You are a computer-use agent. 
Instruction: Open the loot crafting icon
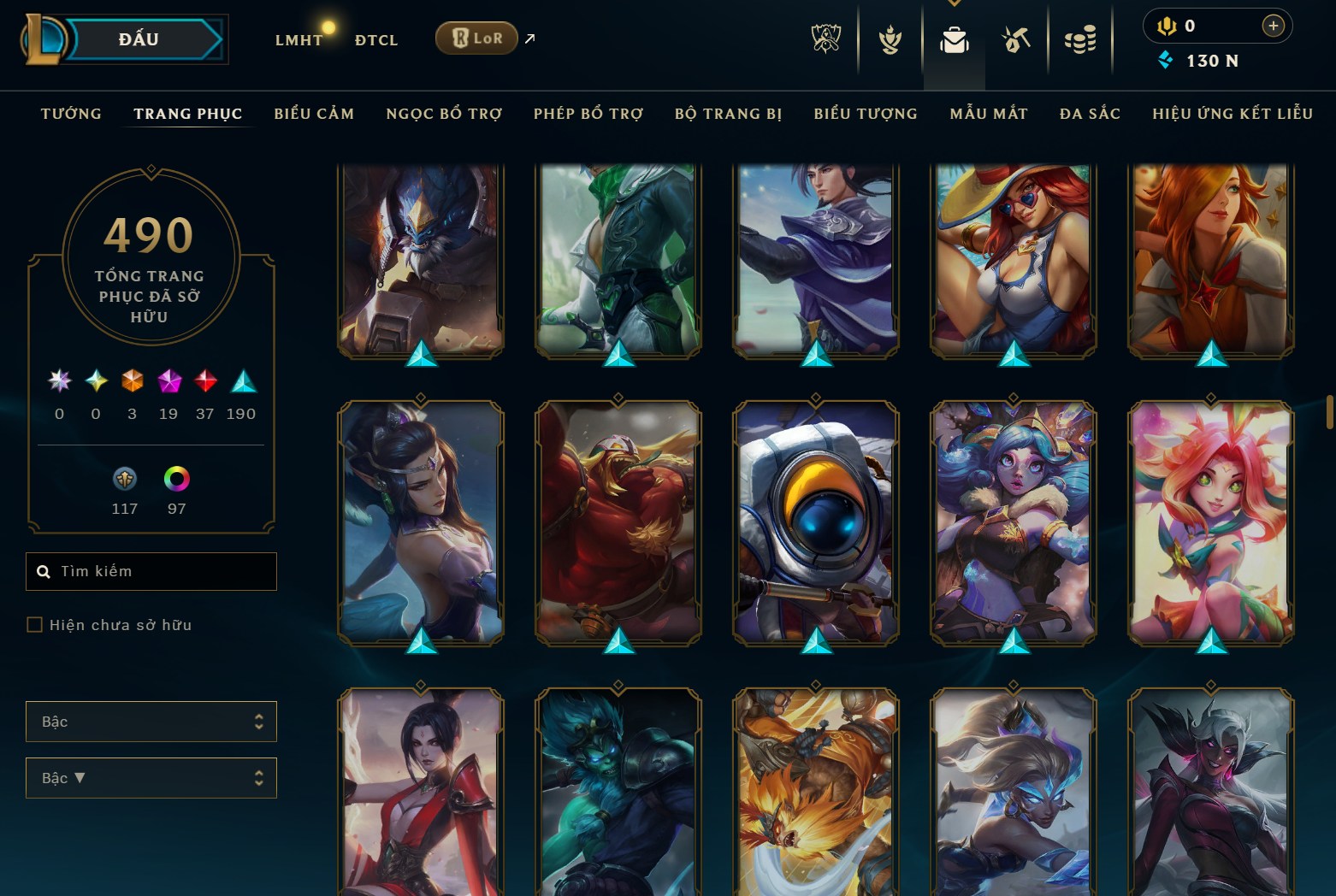[1016, 38]
